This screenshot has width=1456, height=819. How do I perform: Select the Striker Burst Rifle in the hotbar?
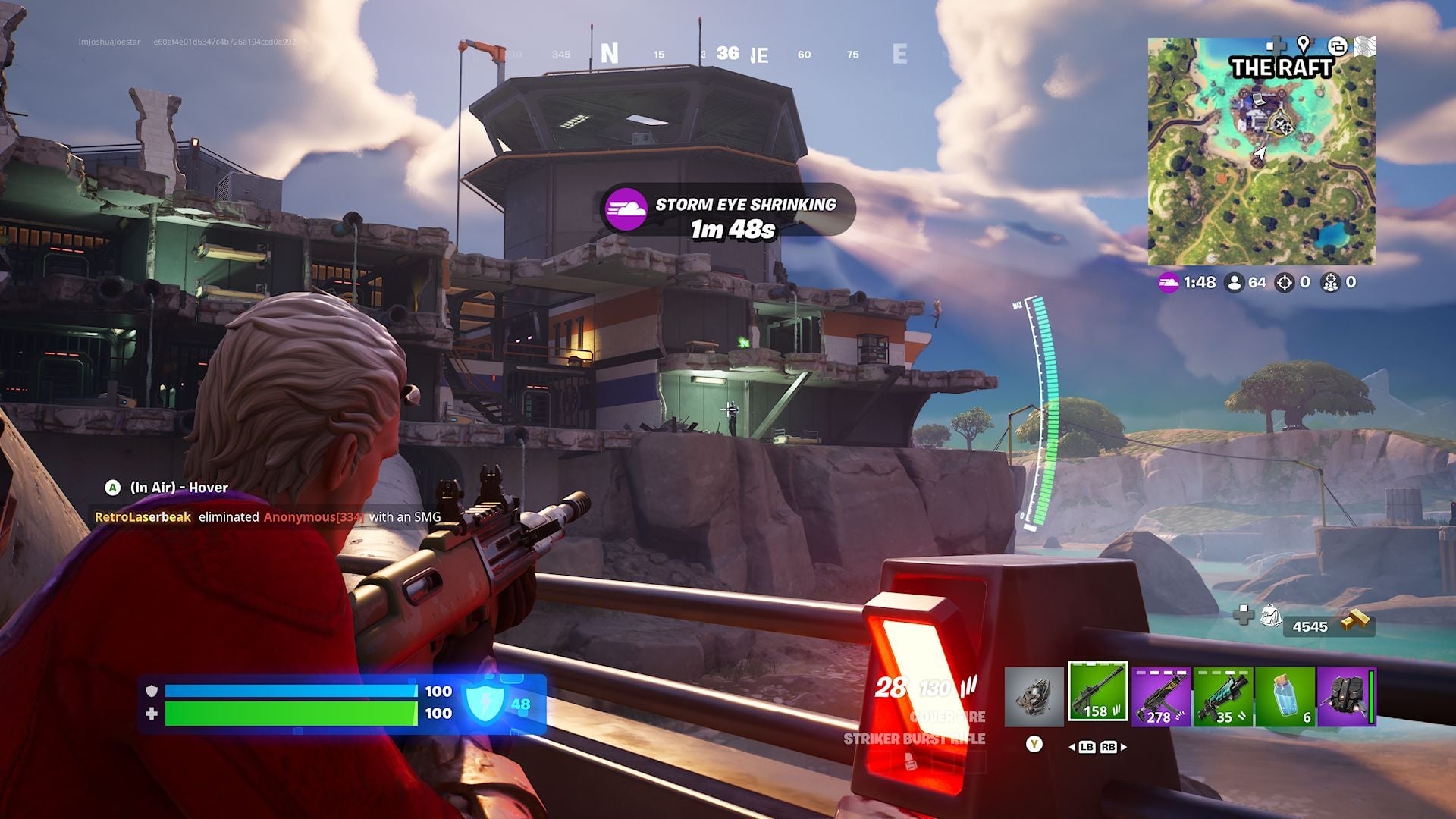(x=1097, y=692)
